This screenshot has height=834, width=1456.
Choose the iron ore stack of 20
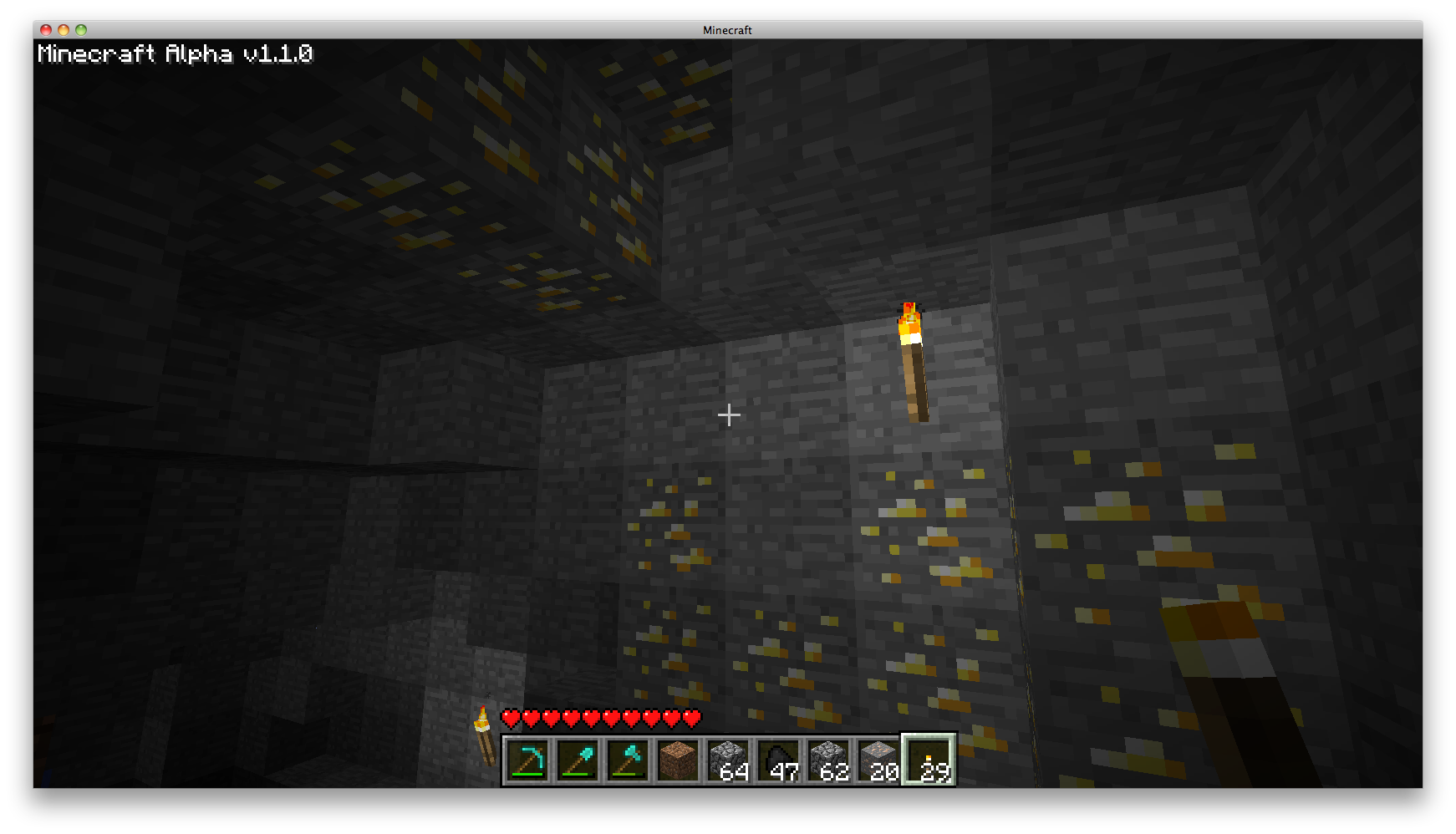pos(879,760)
